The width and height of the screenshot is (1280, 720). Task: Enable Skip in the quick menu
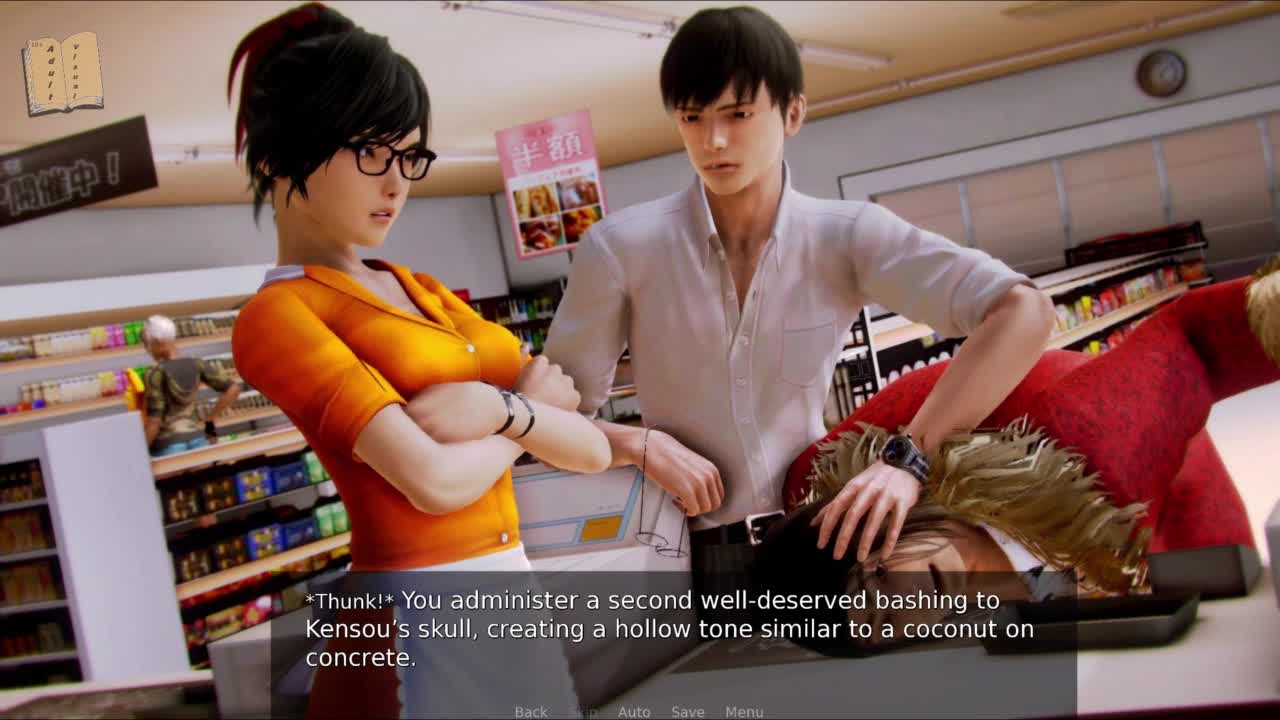(582, 712)
